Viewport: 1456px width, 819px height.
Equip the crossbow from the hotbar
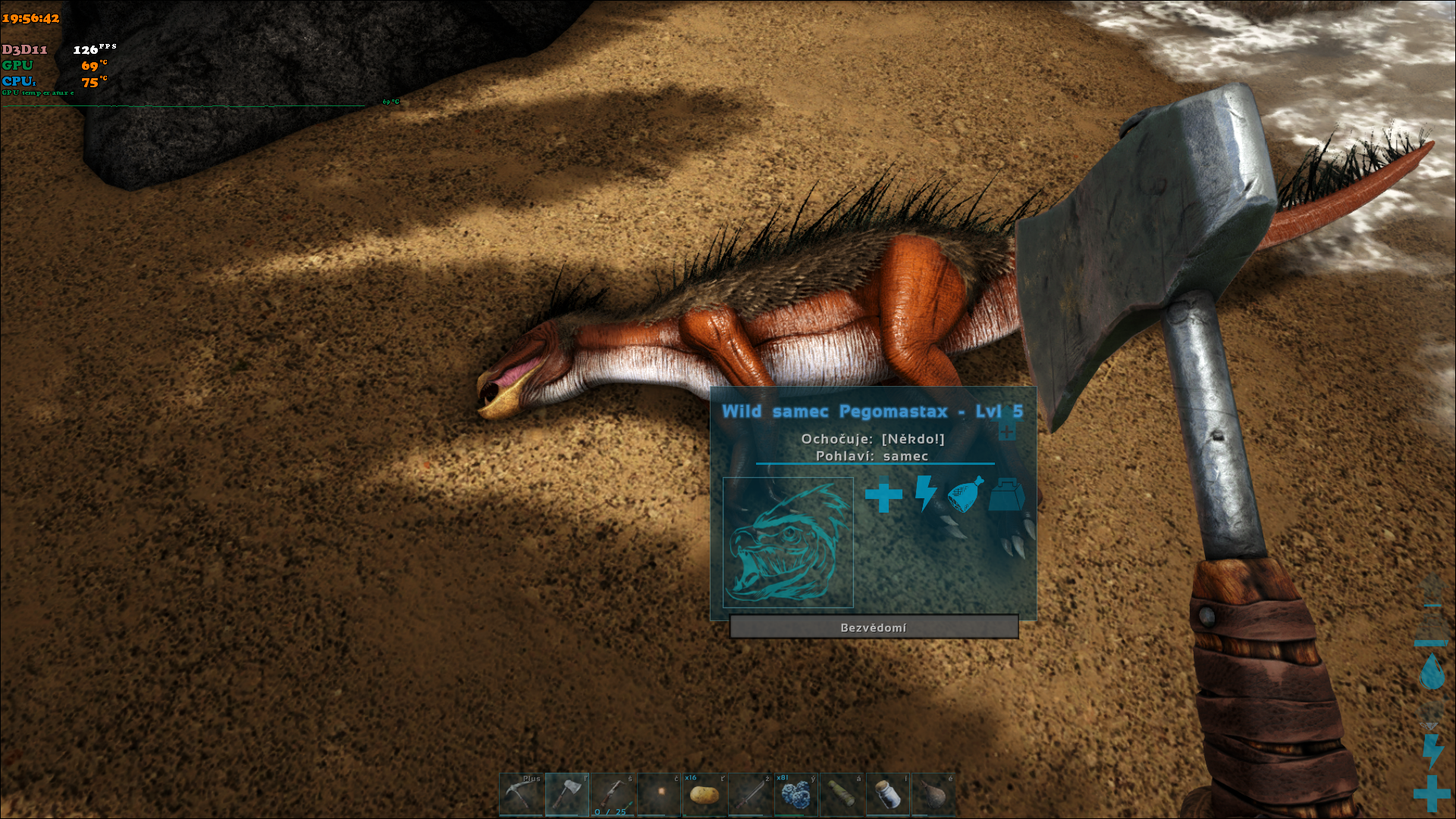(613, 794)
